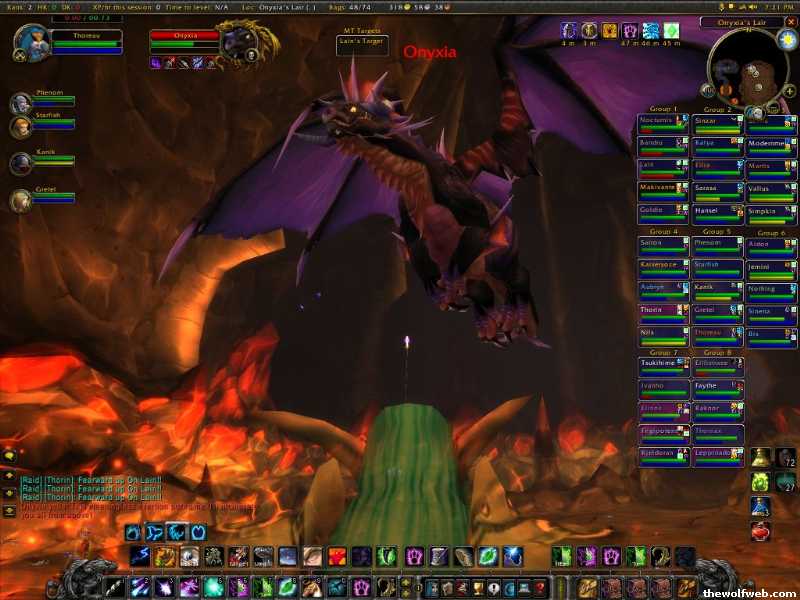Image resolution: width=800 pixels, height=600 pixels.
Task: Click the Thoreau player portrait
Action: 29,42
